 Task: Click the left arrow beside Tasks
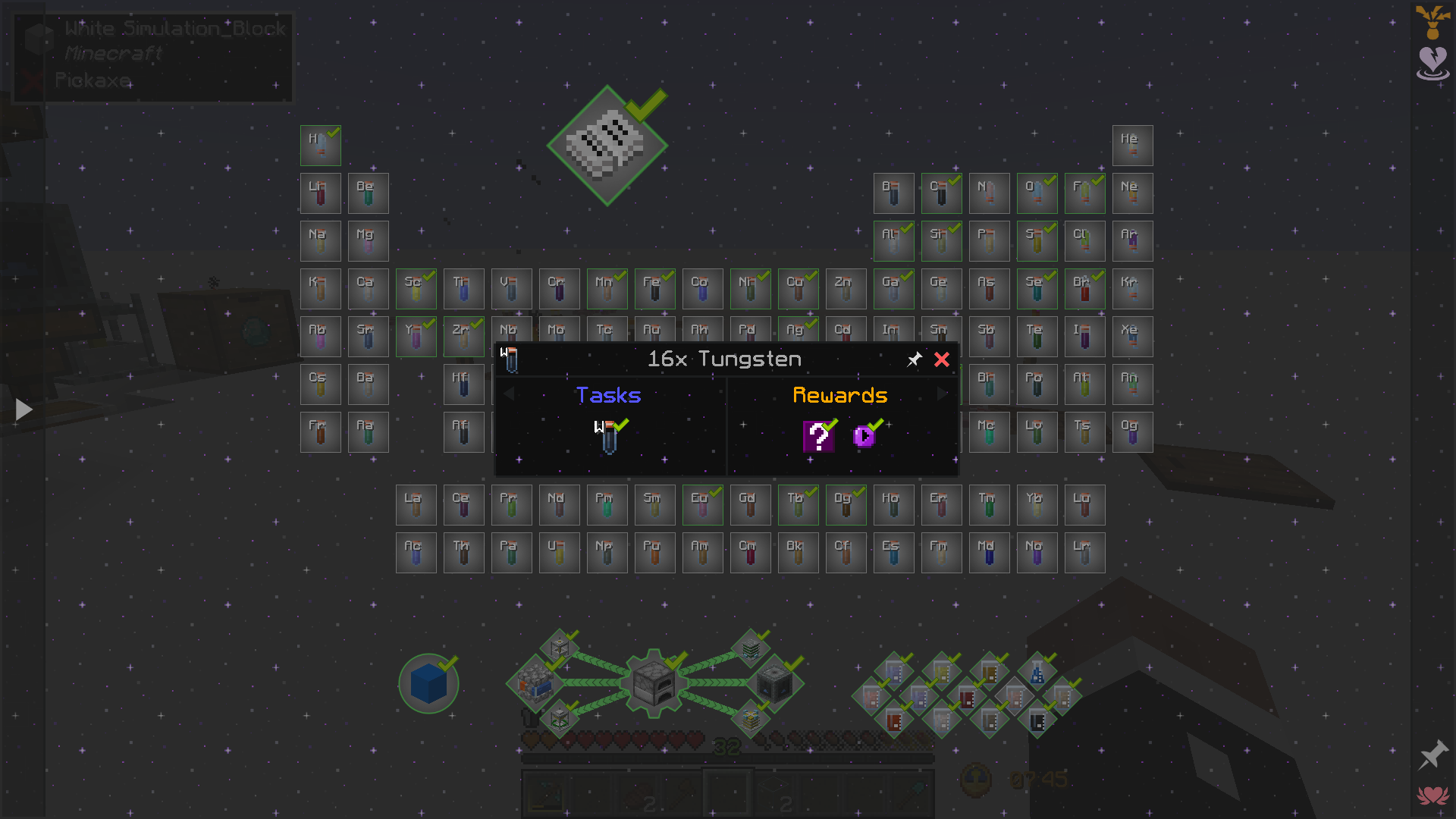(x=509, y=394)
